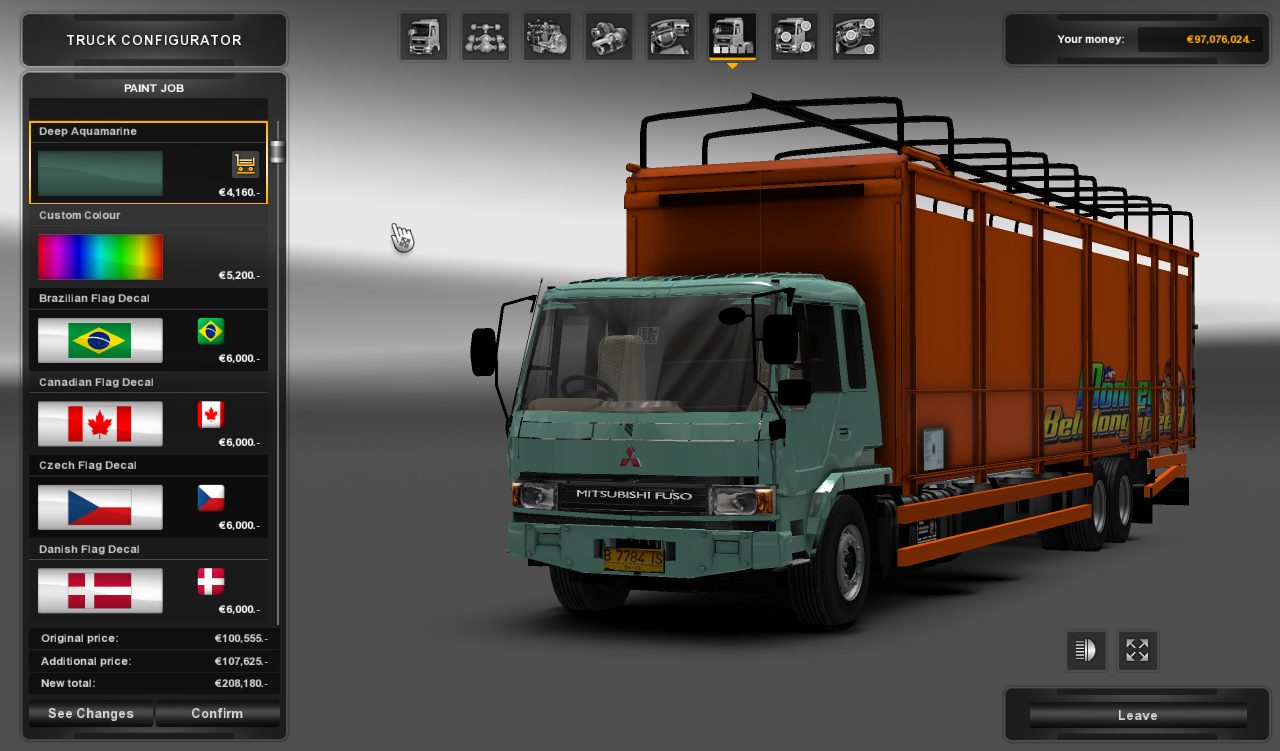Pick the Custom Colour rainbow swatch
The width and height of the screenshot is (1280, 751).
click(x=100, y=256)
